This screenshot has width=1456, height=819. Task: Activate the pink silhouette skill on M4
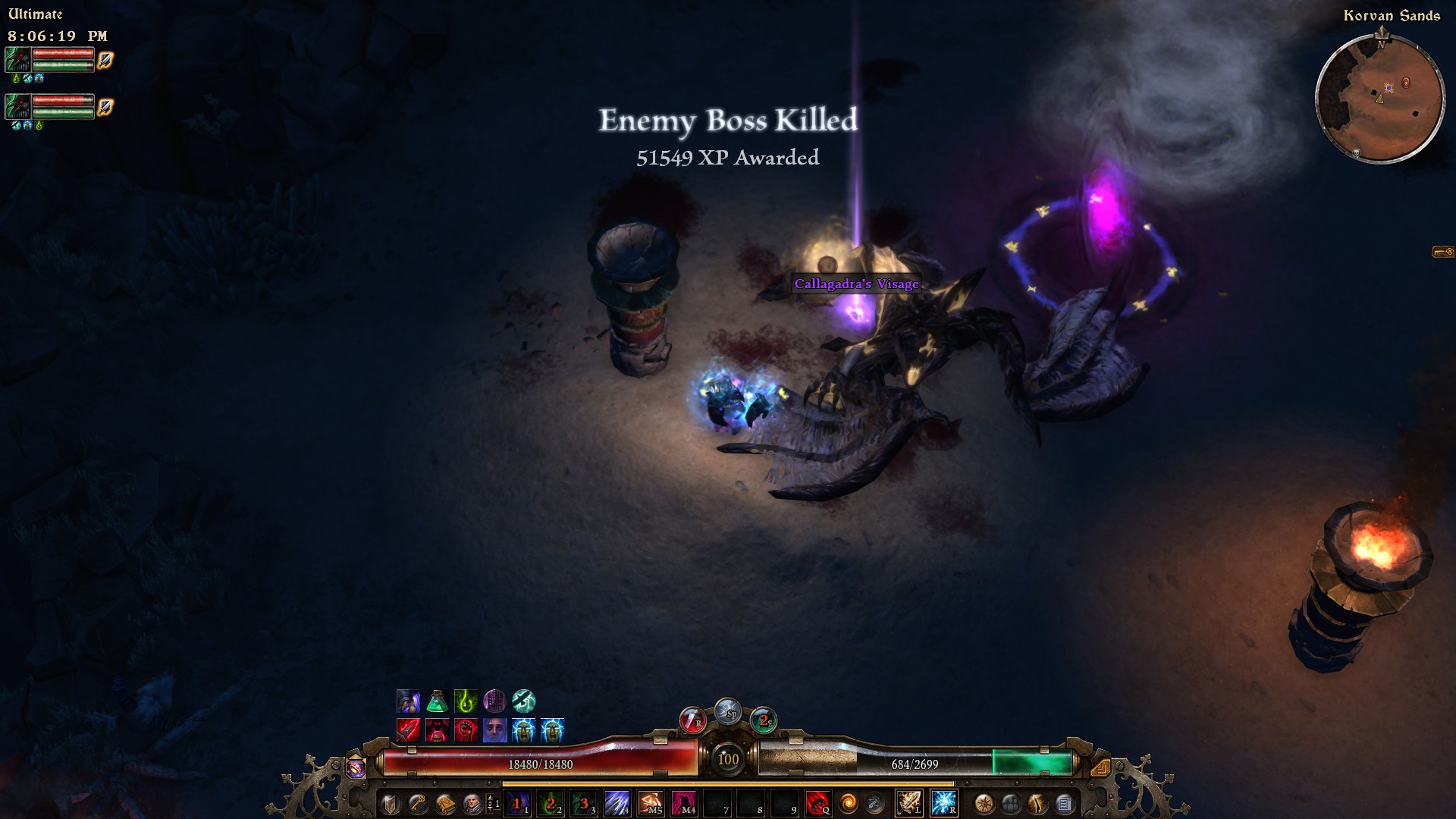[684, 803]
